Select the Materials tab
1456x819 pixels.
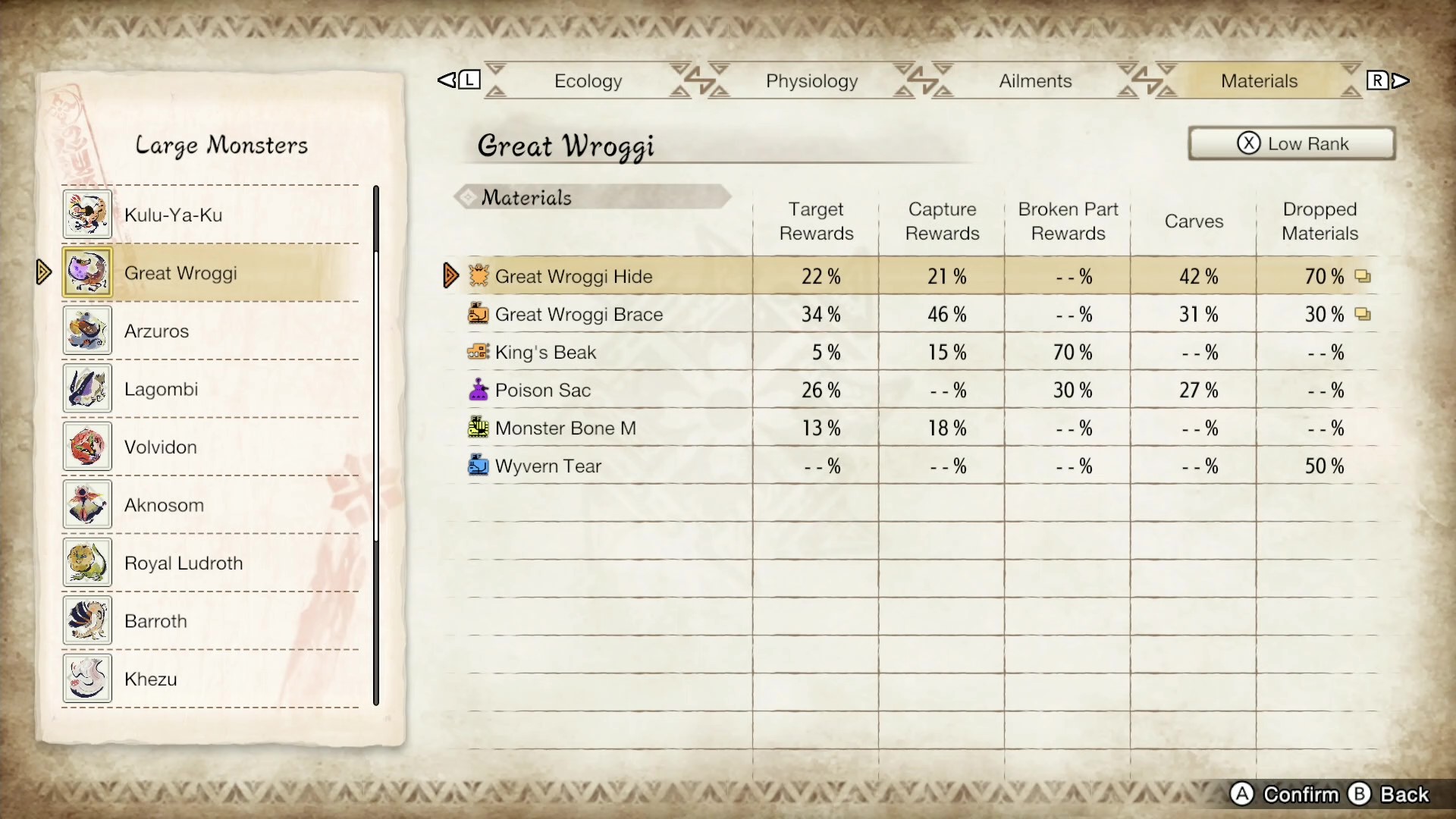[1259, 81]
